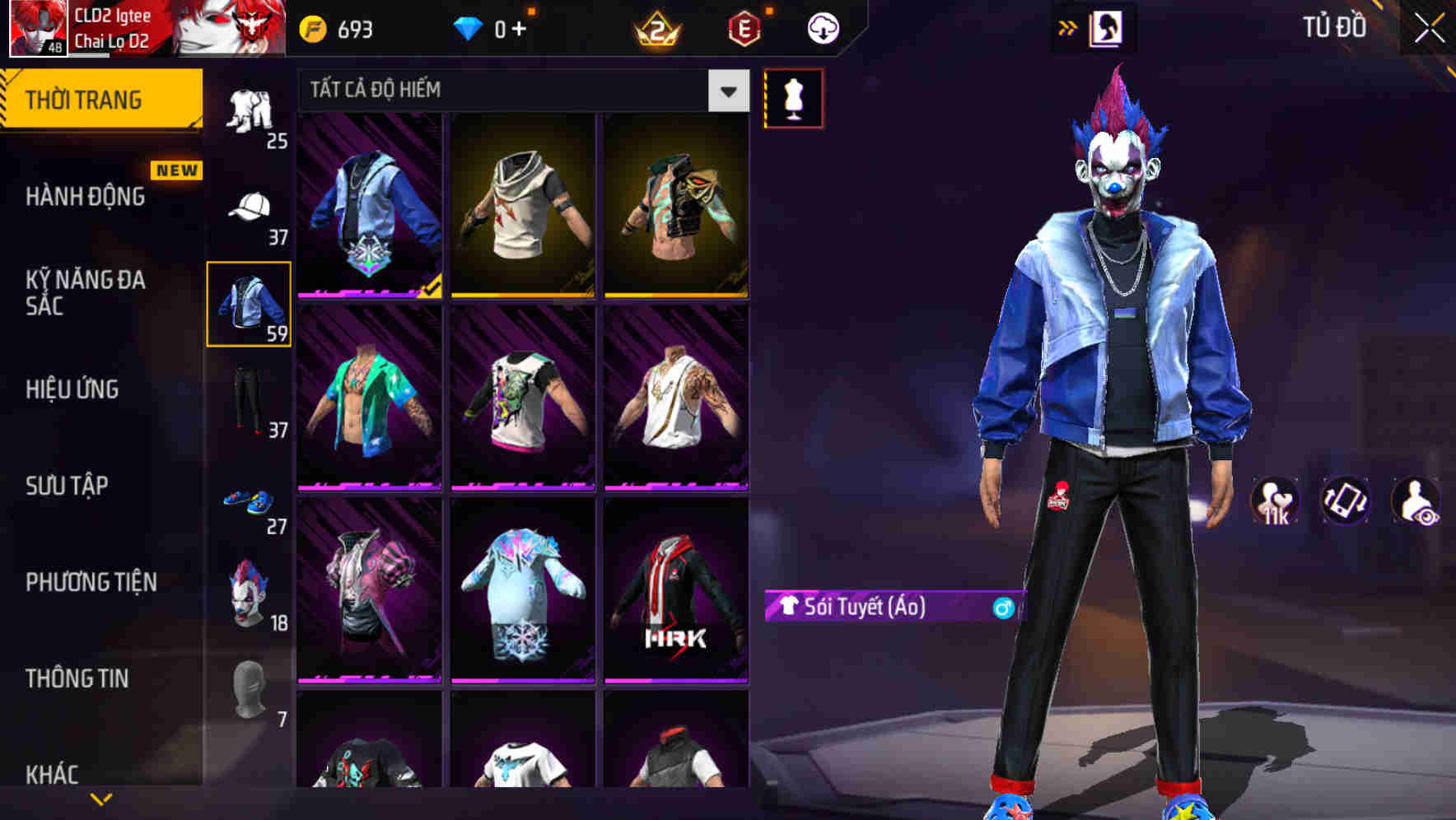View the gold coin balance 693
The height and width of the screenshot is (820, 1456).
334,27
